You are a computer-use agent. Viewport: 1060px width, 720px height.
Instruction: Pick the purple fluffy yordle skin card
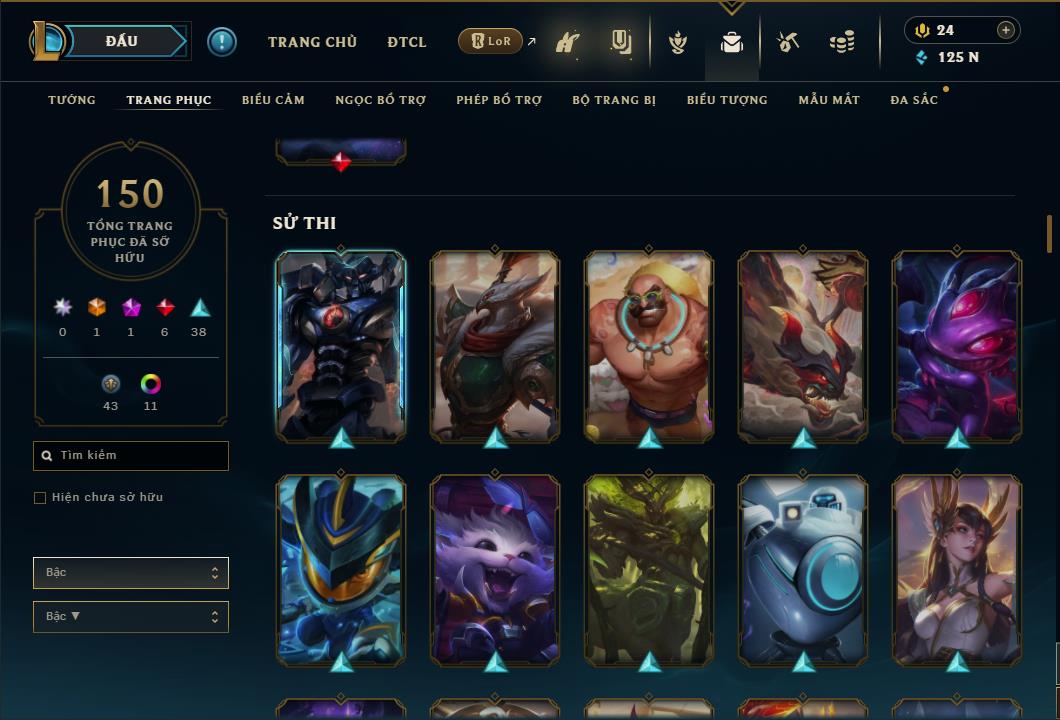click(x=495, y=571)
